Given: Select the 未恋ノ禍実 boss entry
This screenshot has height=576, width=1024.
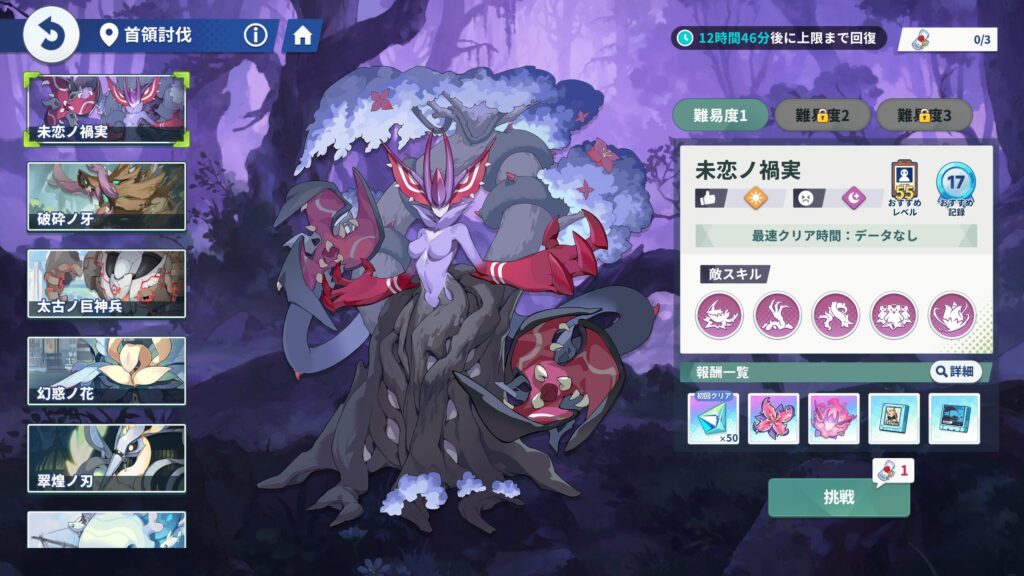Looking at the screenshot, I should coord(106,109).
